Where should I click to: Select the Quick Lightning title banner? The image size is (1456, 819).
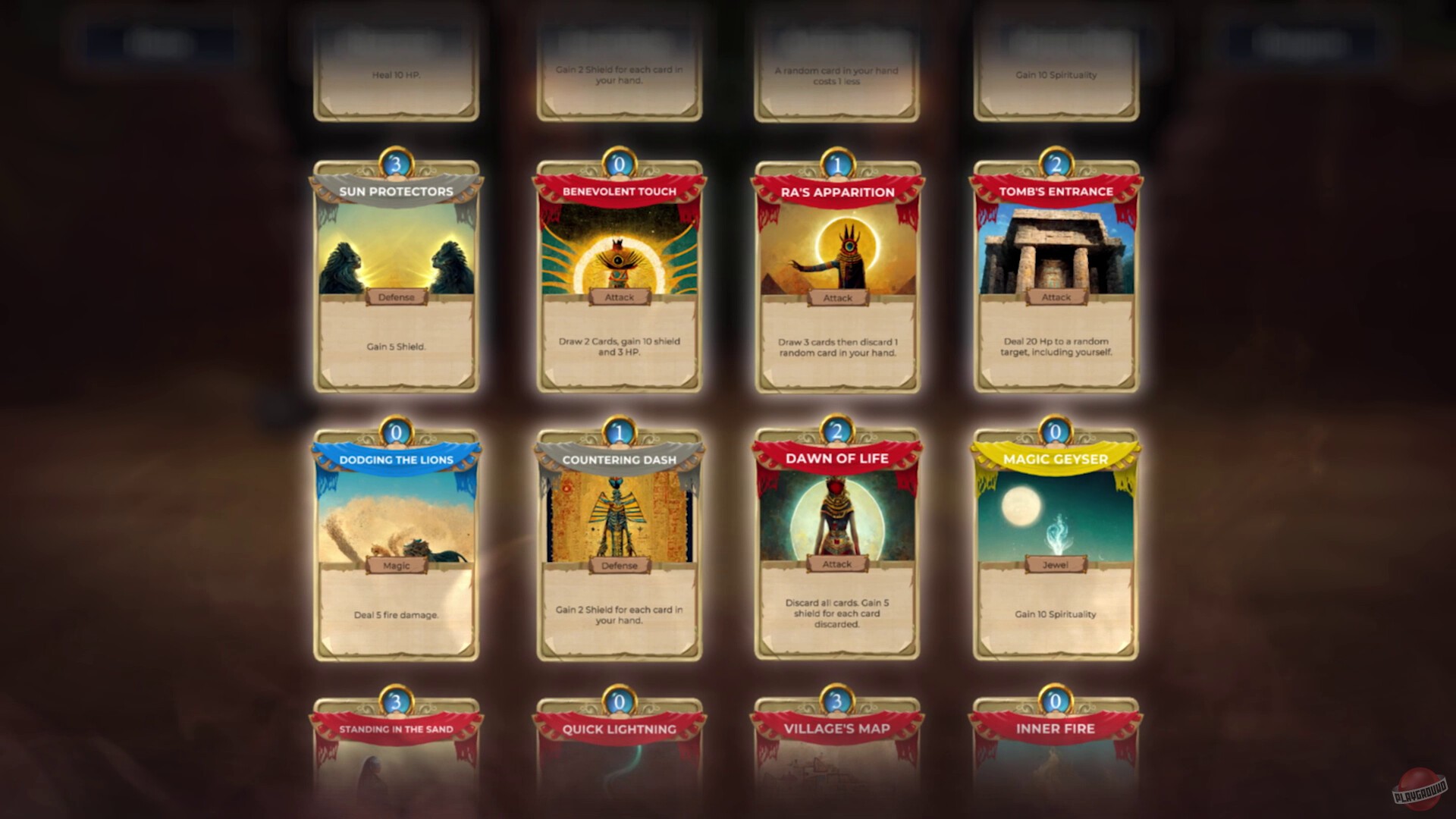tap(618, 727)
